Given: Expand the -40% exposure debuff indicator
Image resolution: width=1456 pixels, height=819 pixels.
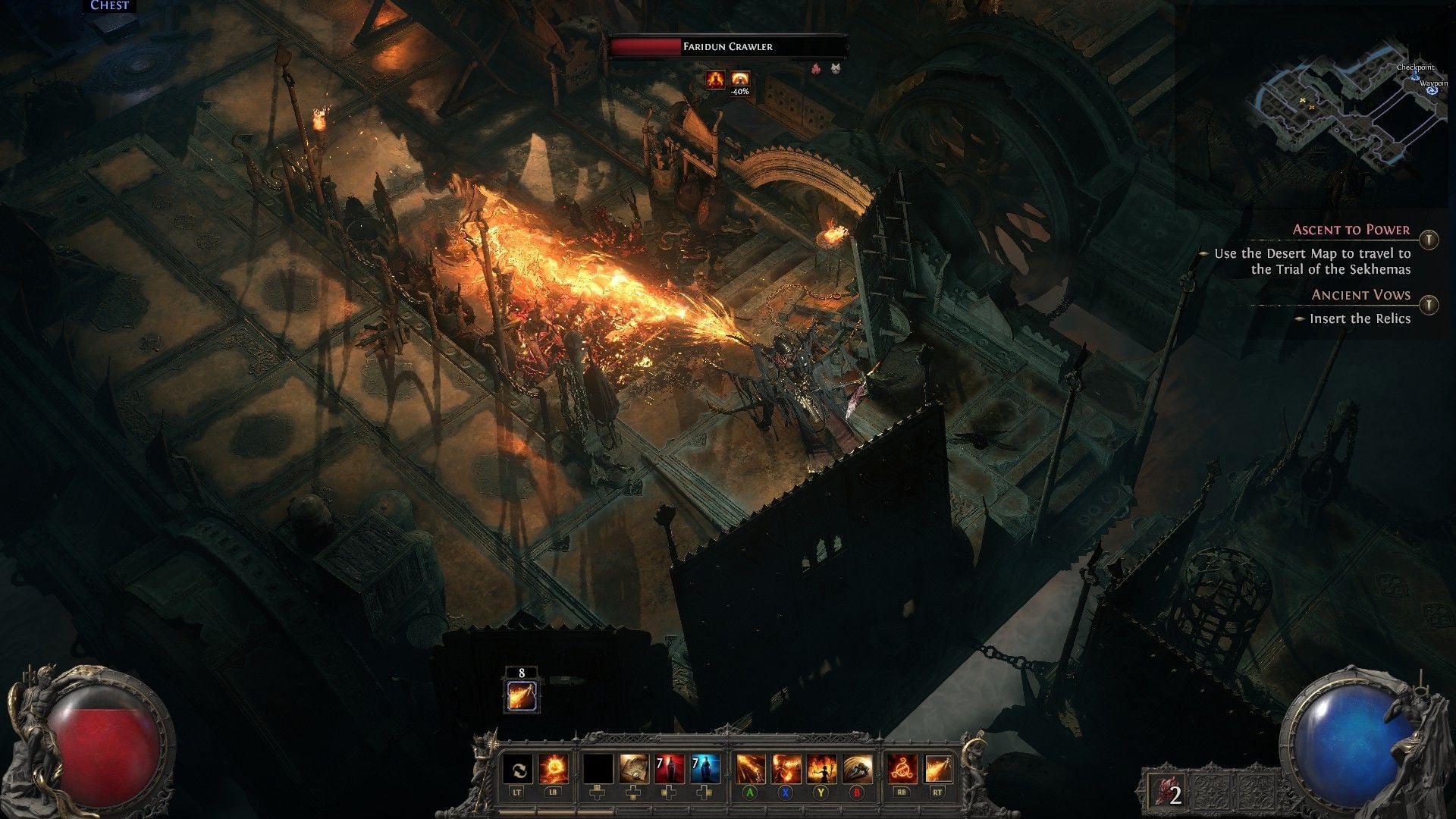Looking at the screenshot, I should click(x=739, y=80).
